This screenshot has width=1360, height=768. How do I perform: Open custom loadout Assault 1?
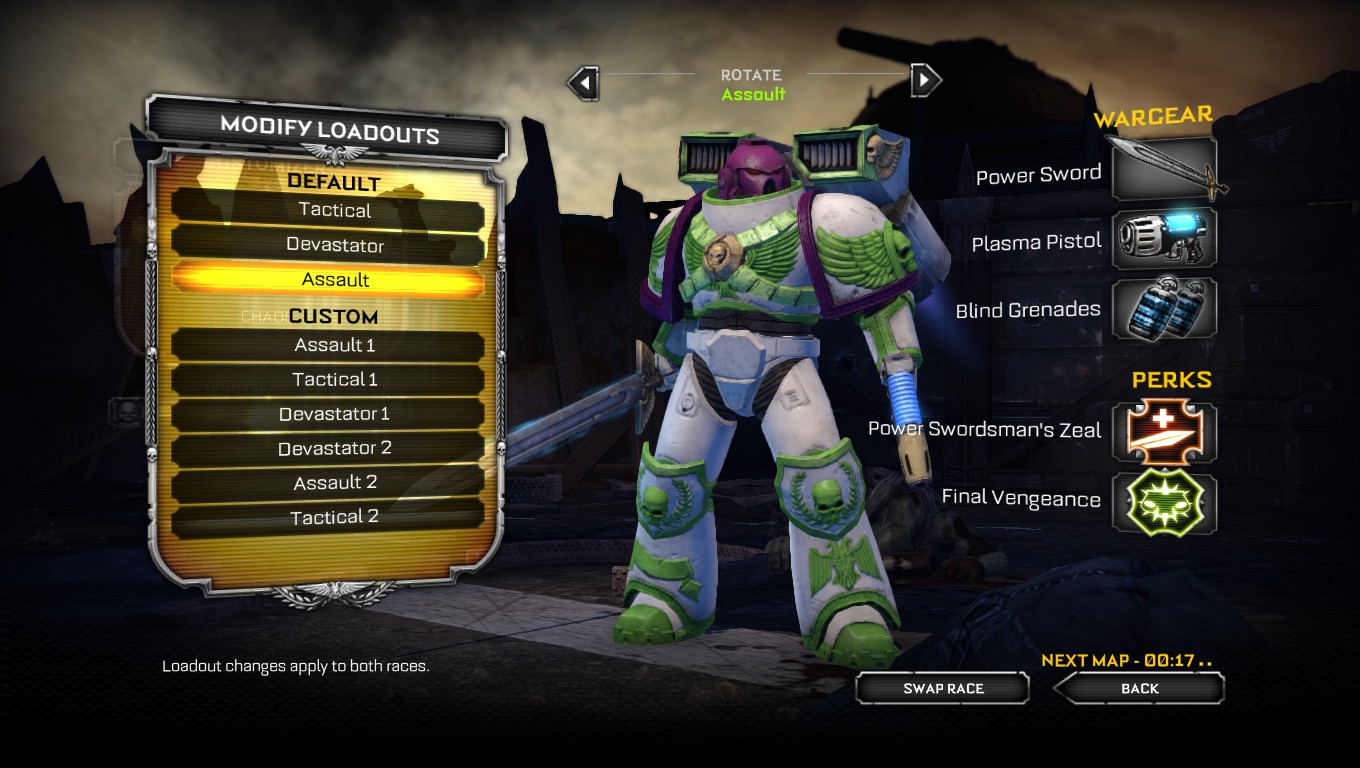pos(335,345)
